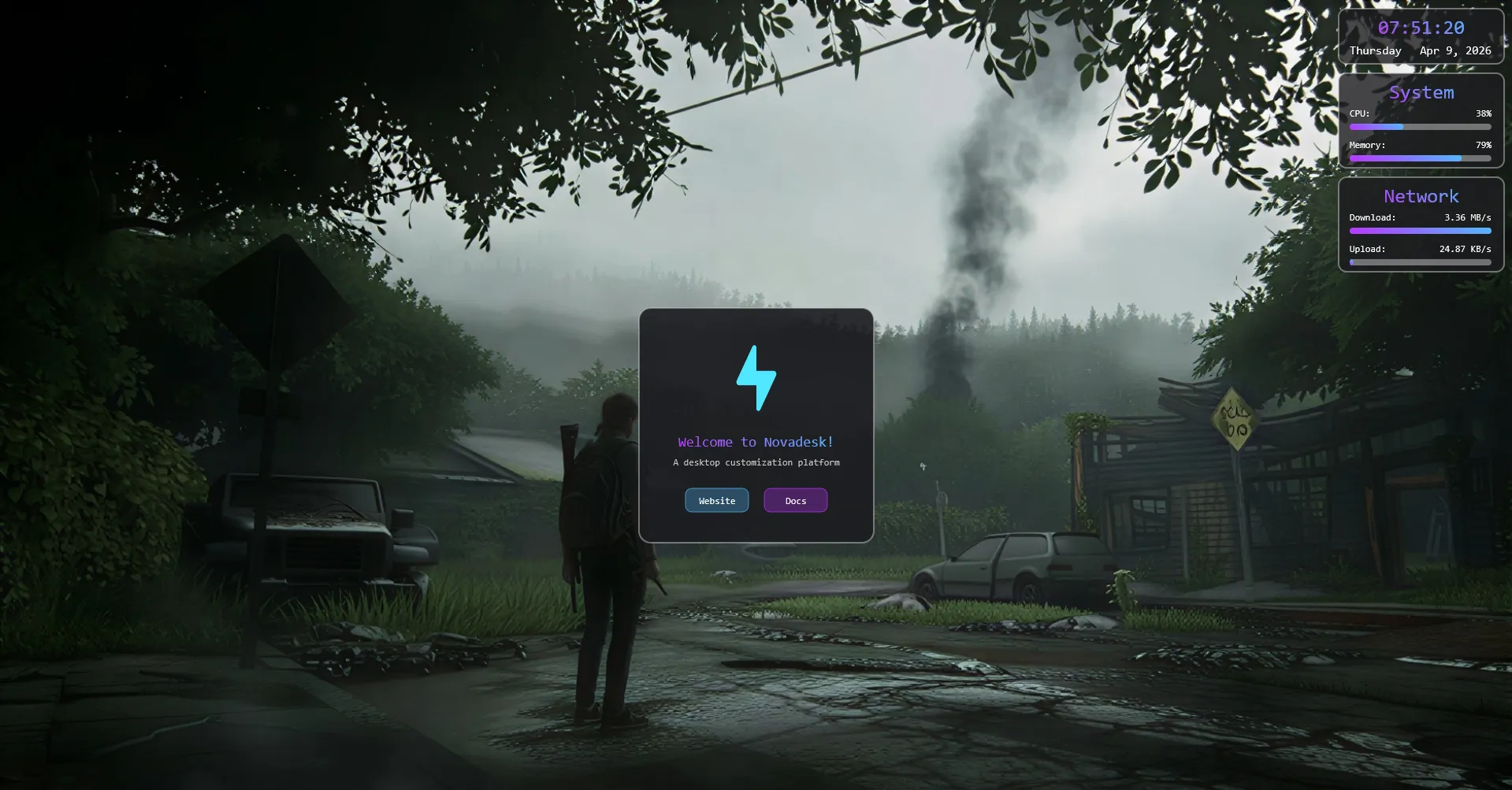Click the Memory 79% usage value
This screenshot has width=1512, height=790.
(1483, 145)
